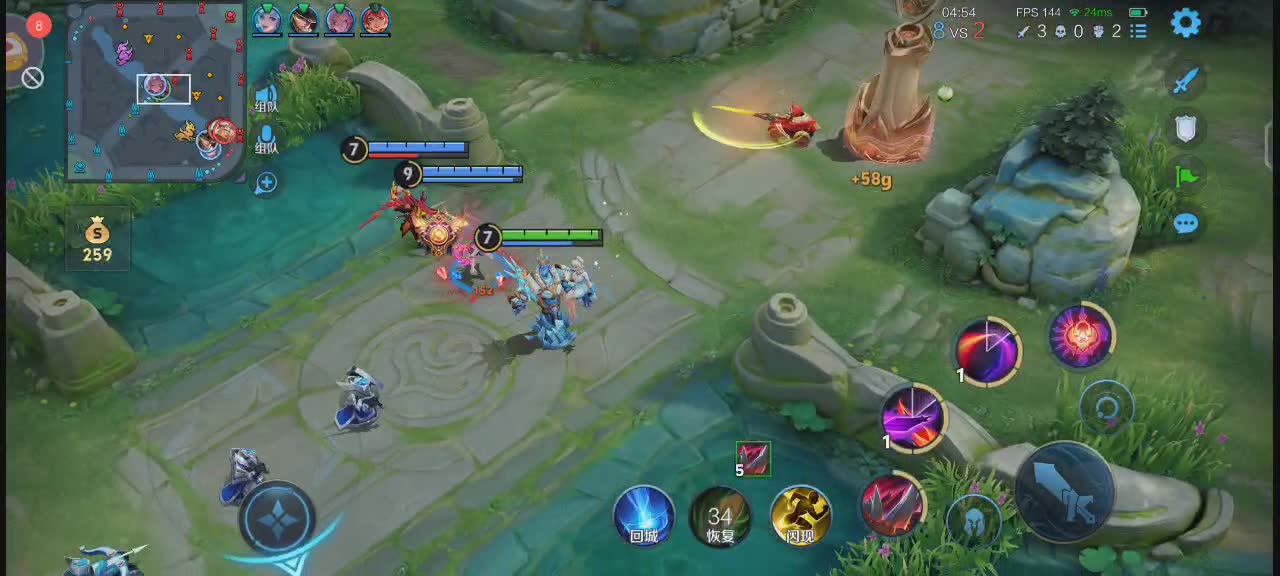
Task: Send the blue sword attack signal
Action: pyautogui.click(x=1185, y=81)
